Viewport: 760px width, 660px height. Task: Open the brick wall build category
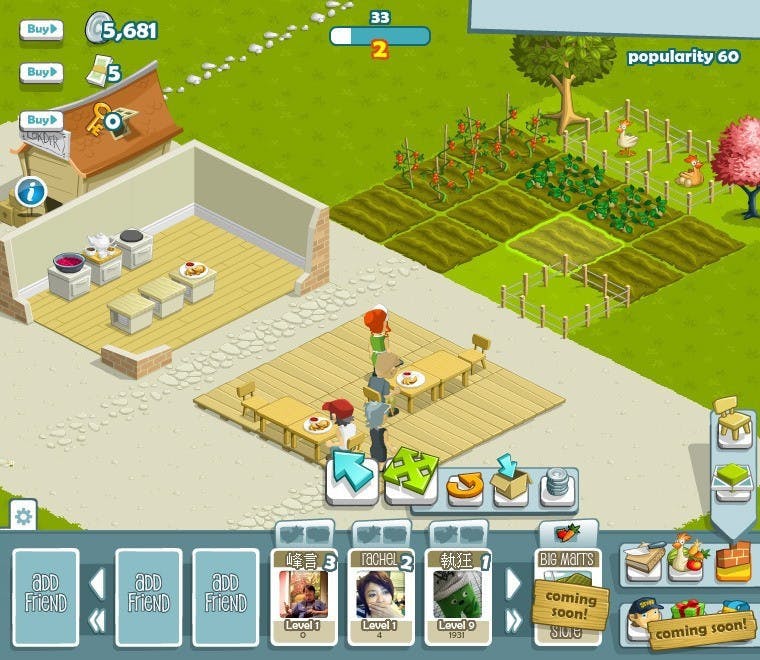[732, 563]
